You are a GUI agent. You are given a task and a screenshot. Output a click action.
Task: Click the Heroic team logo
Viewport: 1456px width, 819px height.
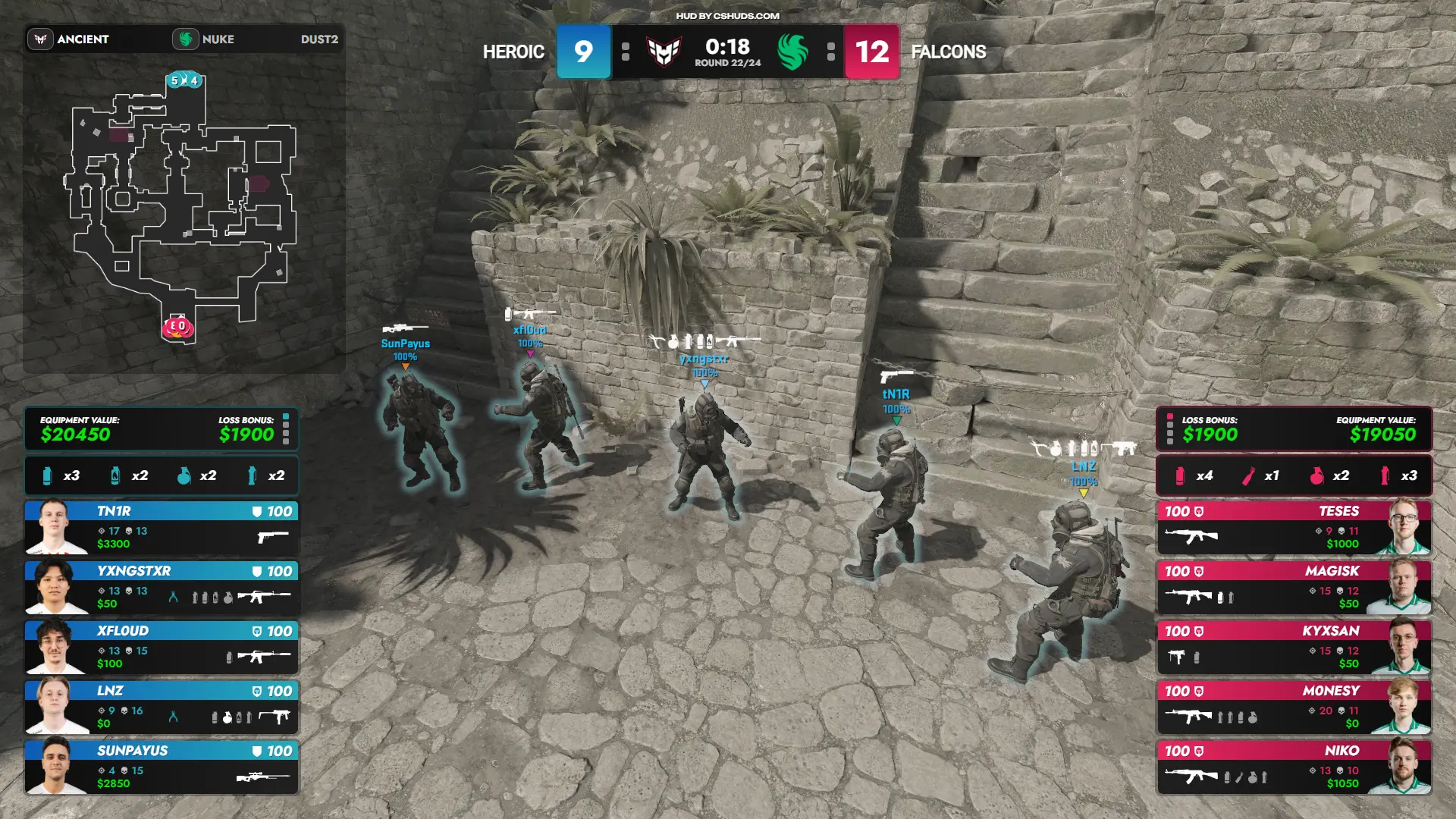[664, 52]
